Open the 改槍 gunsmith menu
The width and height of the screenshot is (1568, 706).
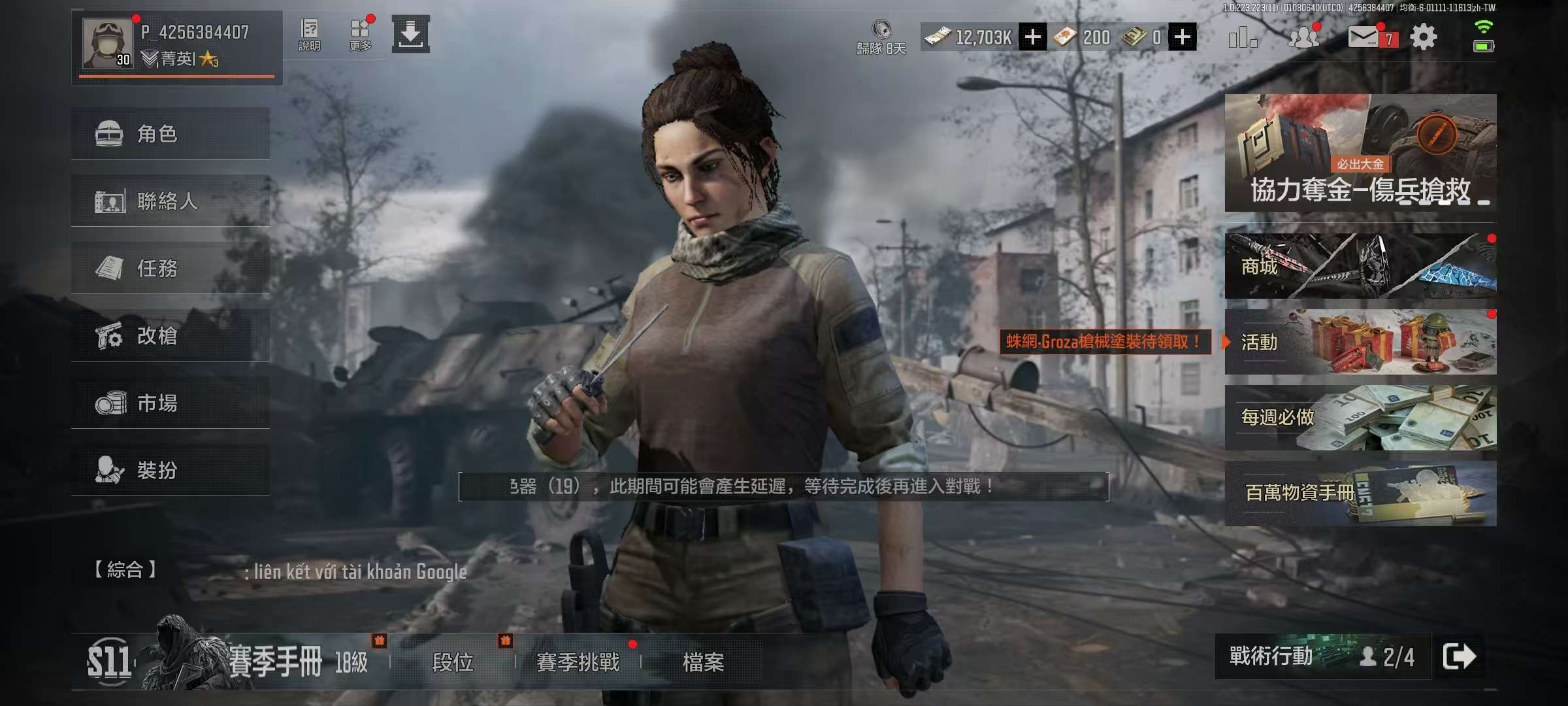tap(170, 335)
